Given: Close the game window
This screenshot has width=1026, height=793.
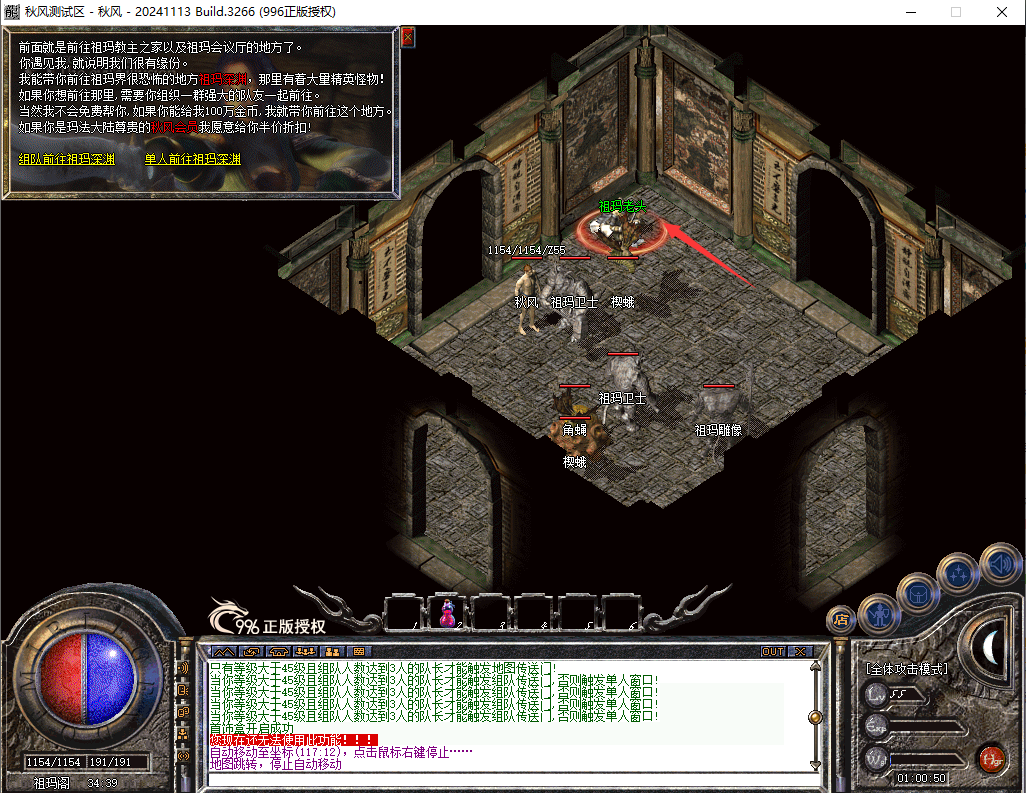Looking at the screenshot, I should pos(1001,12).
